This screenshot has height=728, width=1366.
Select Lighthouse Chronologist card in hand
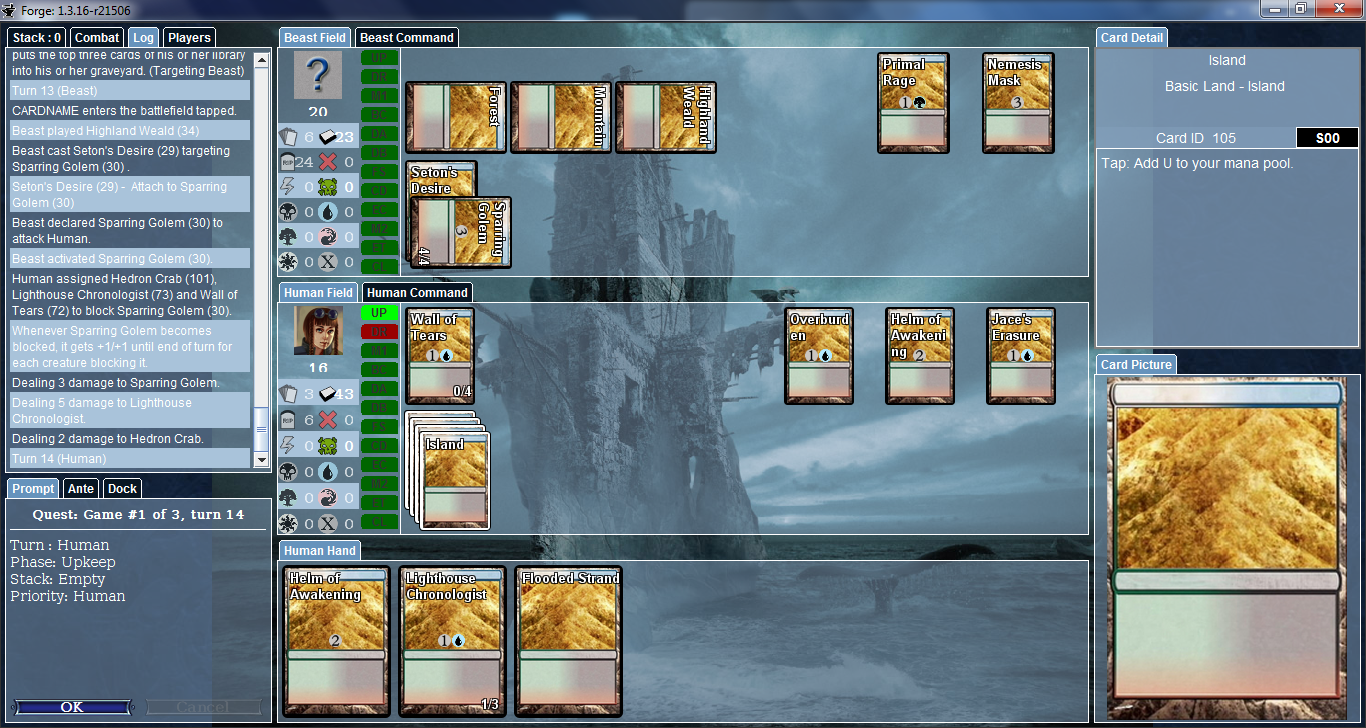tap(451, 640)
